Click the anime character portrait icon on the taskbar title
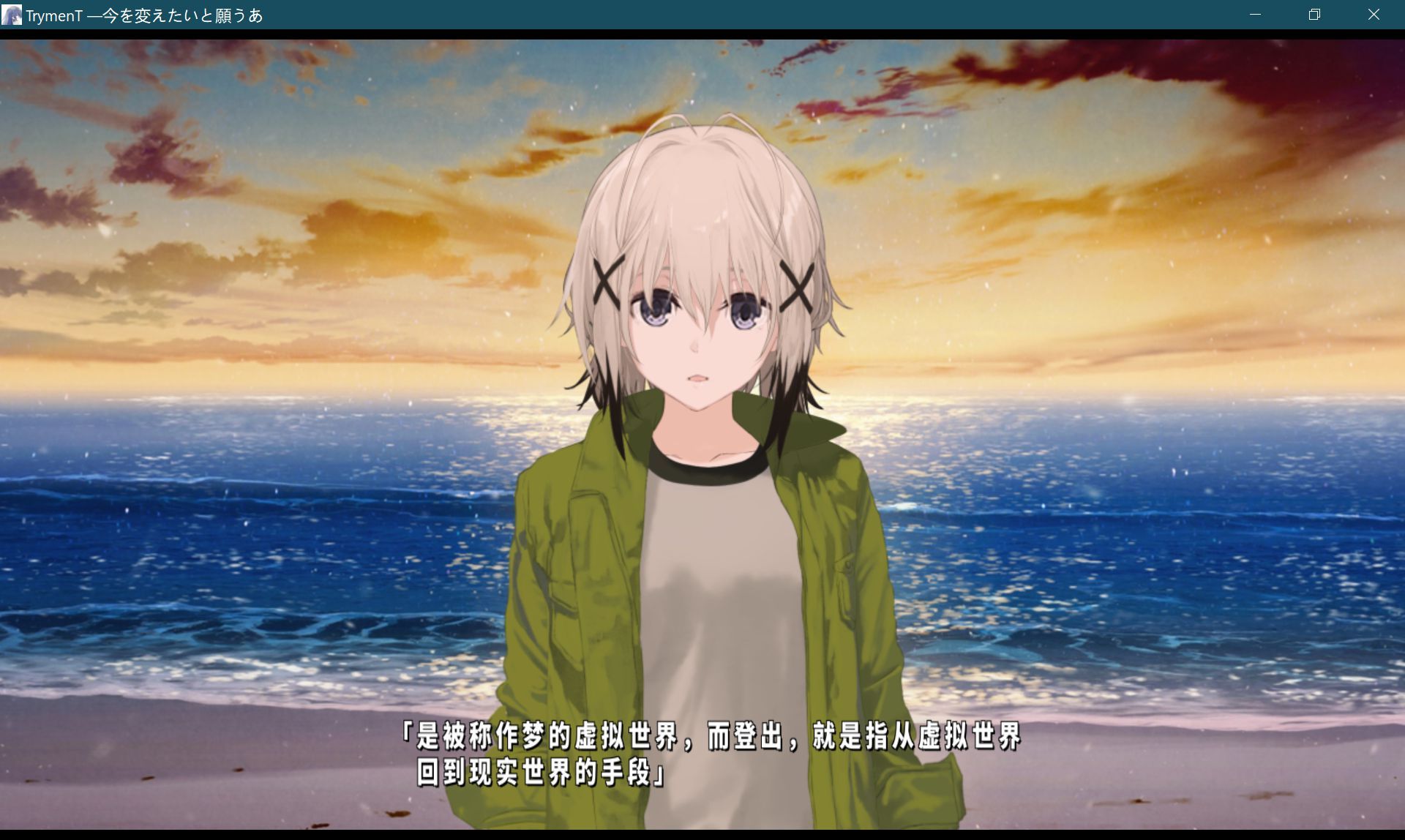The image size is (1405, 840). (x=11, y=15)
